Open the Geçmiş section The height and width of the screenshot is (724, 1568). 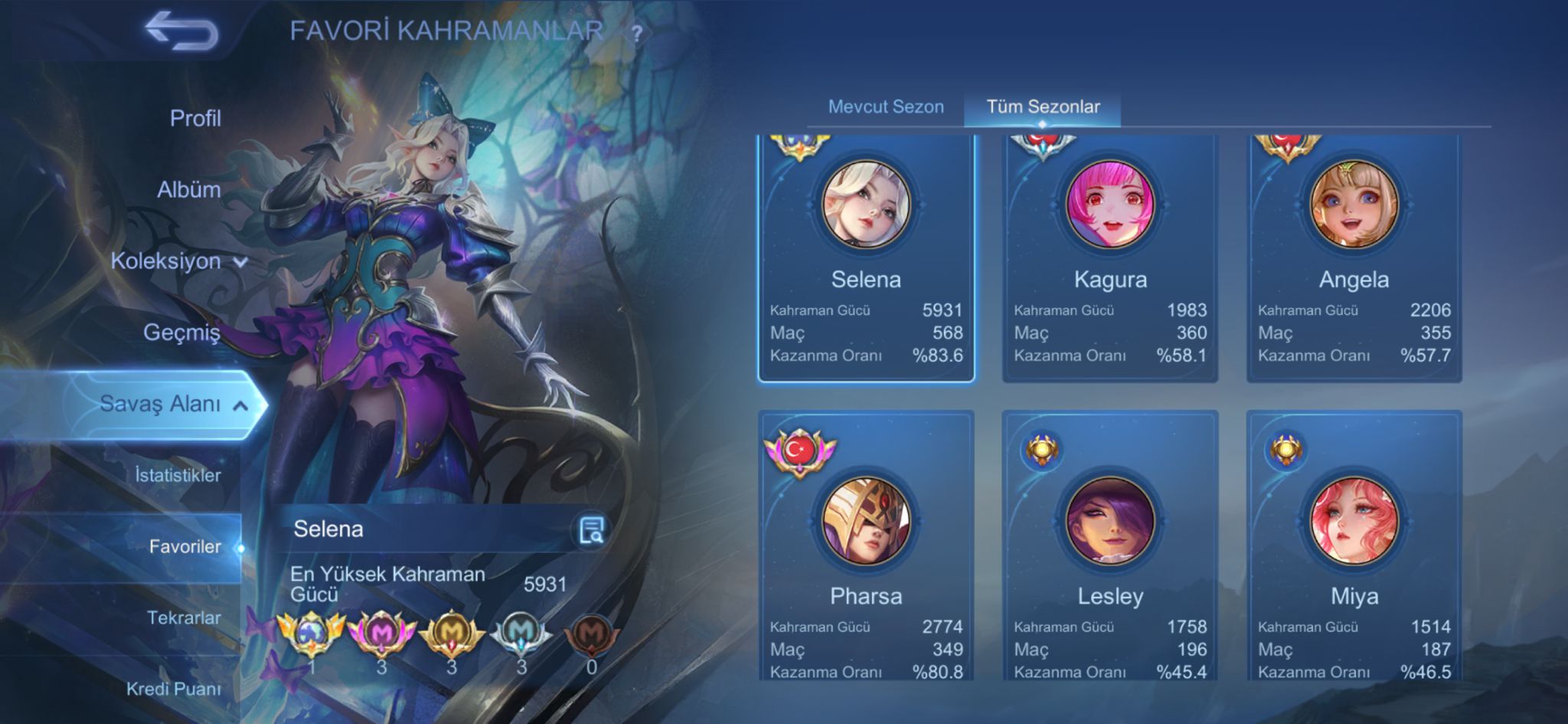tap(182, 333)
